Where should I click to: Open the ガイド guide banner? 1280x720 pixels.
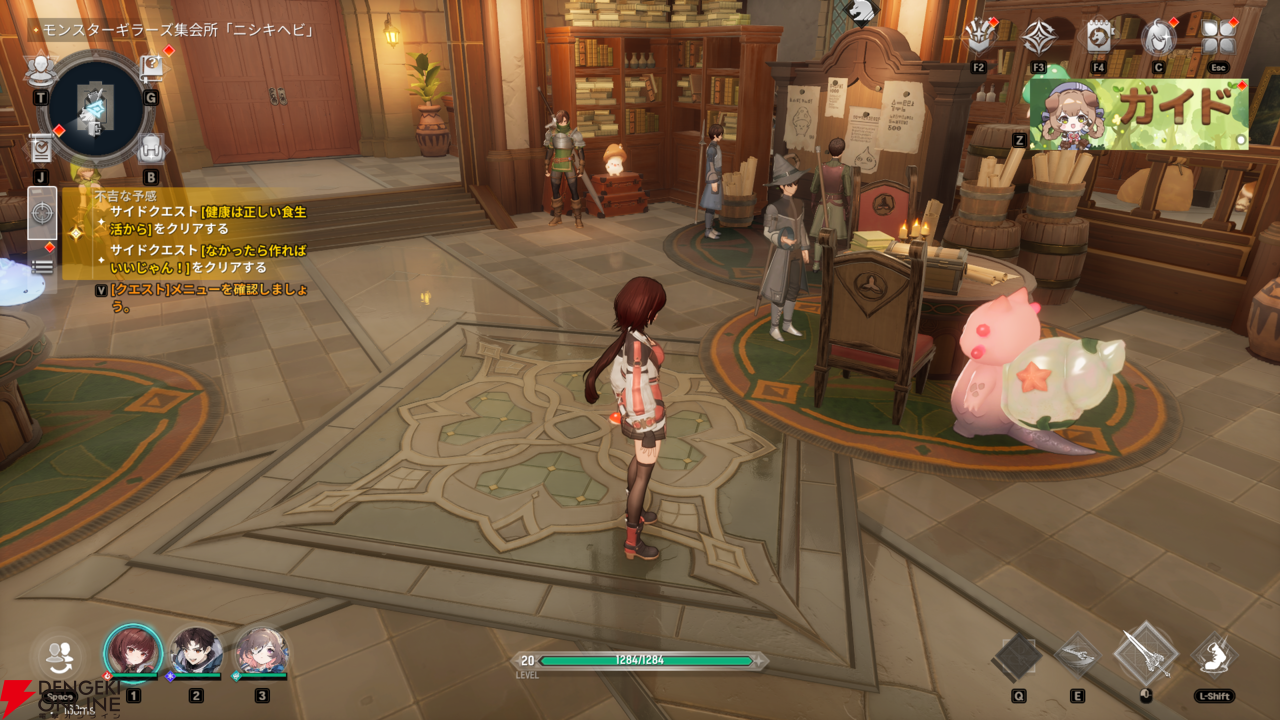[1139, 114]
